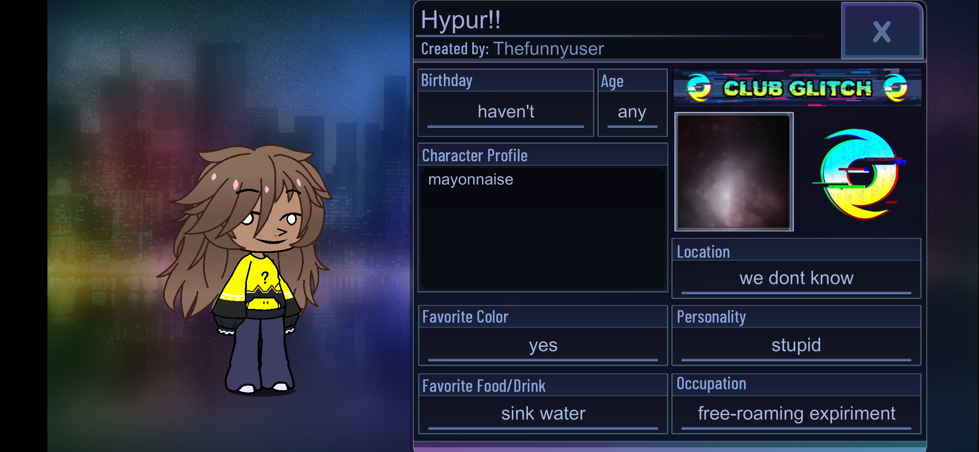The image size is (979, 452).
Task: Edit the Occupation field
Action: (796, 413)
